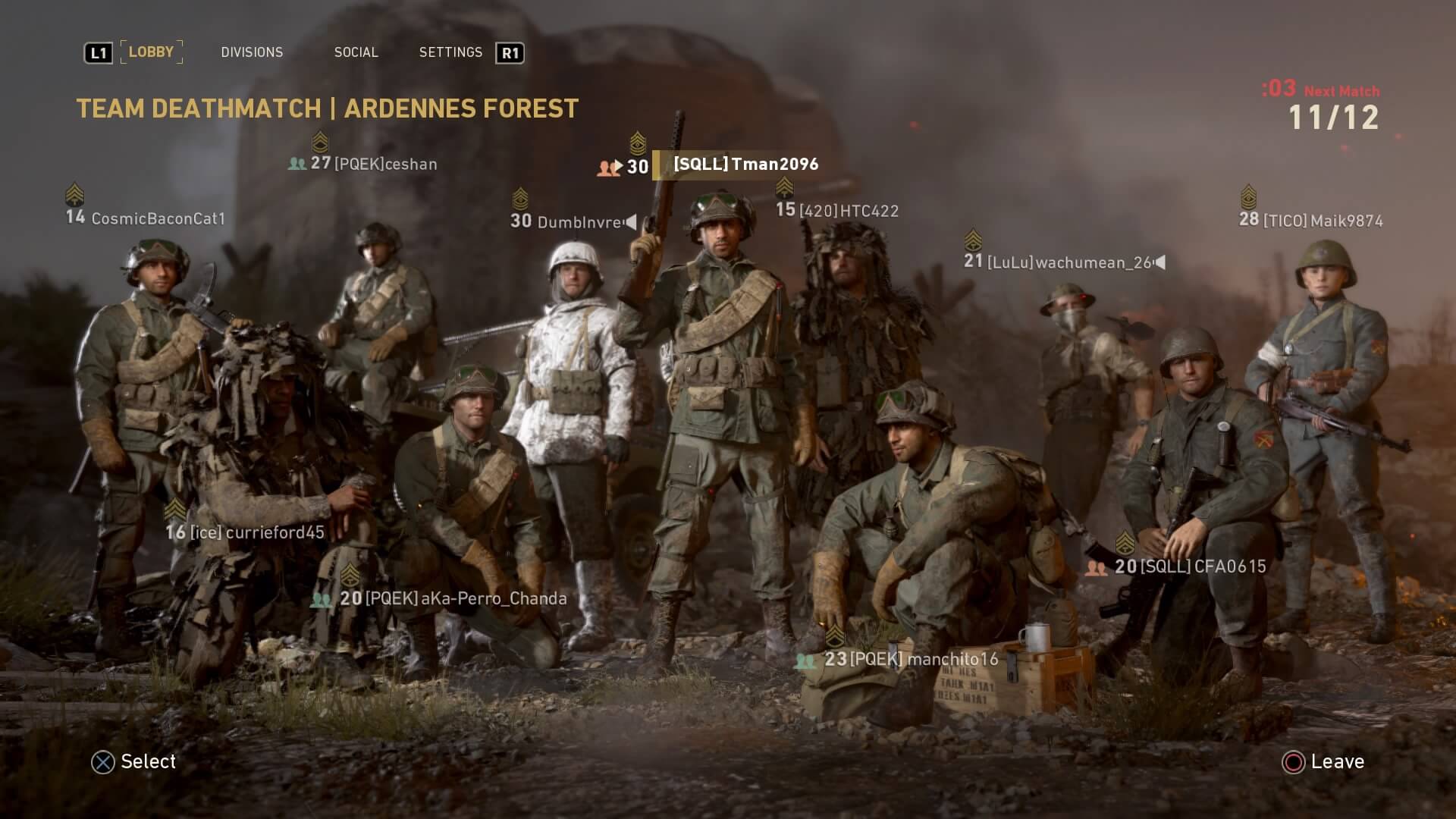
Task: Open the SETTINGS menu
Action: click(450, 52)
